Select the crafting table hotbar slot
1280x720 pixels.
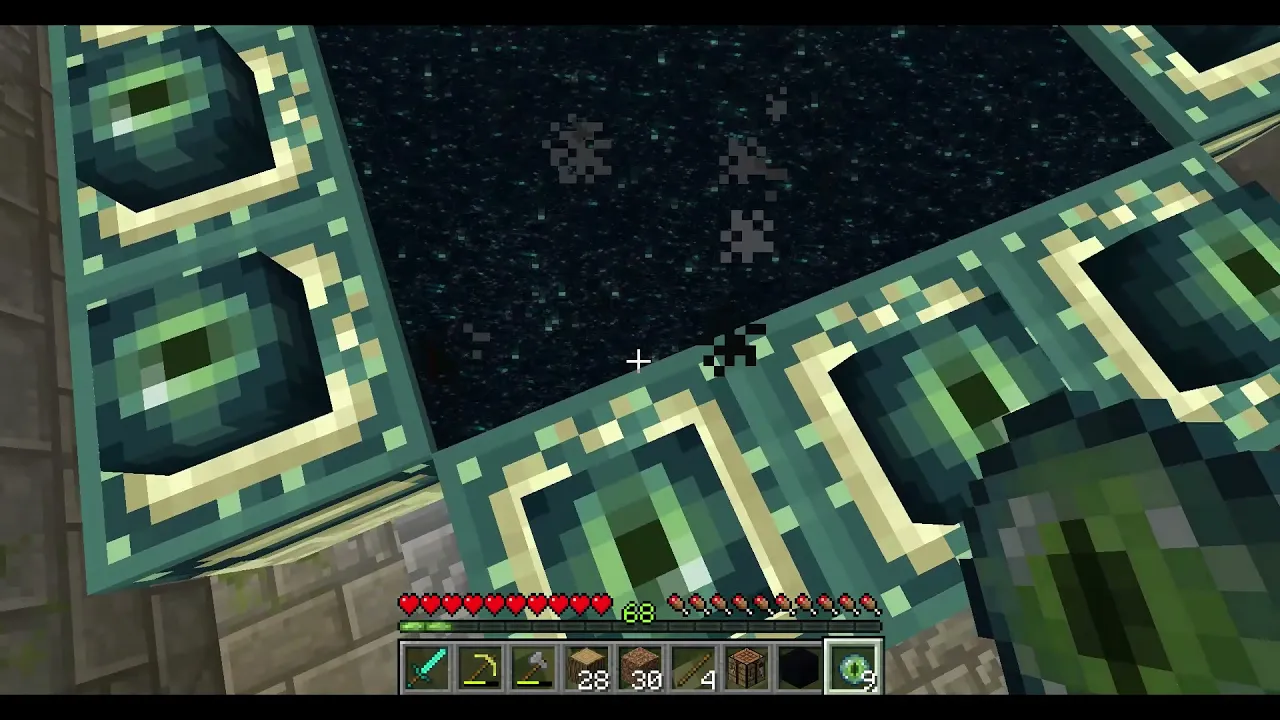click(747, 668)
